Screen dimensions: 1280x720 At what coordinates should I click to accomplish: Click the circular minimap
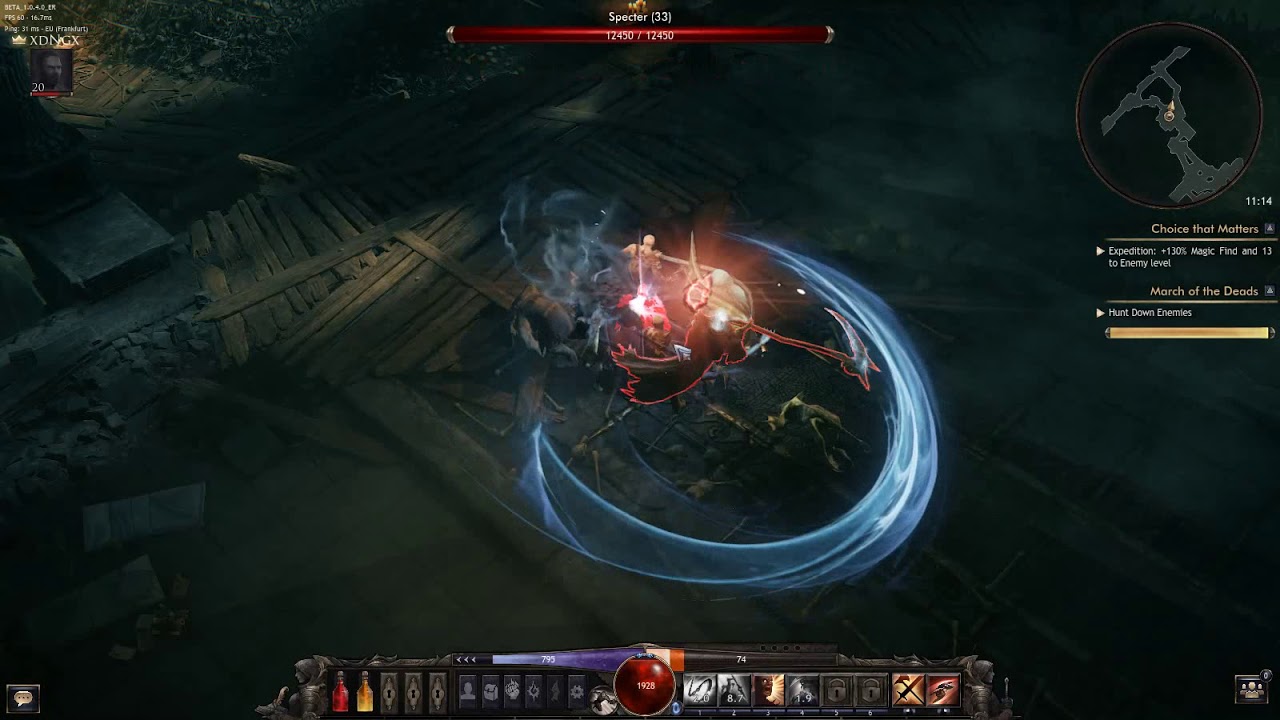click(x=1169, y=116)
